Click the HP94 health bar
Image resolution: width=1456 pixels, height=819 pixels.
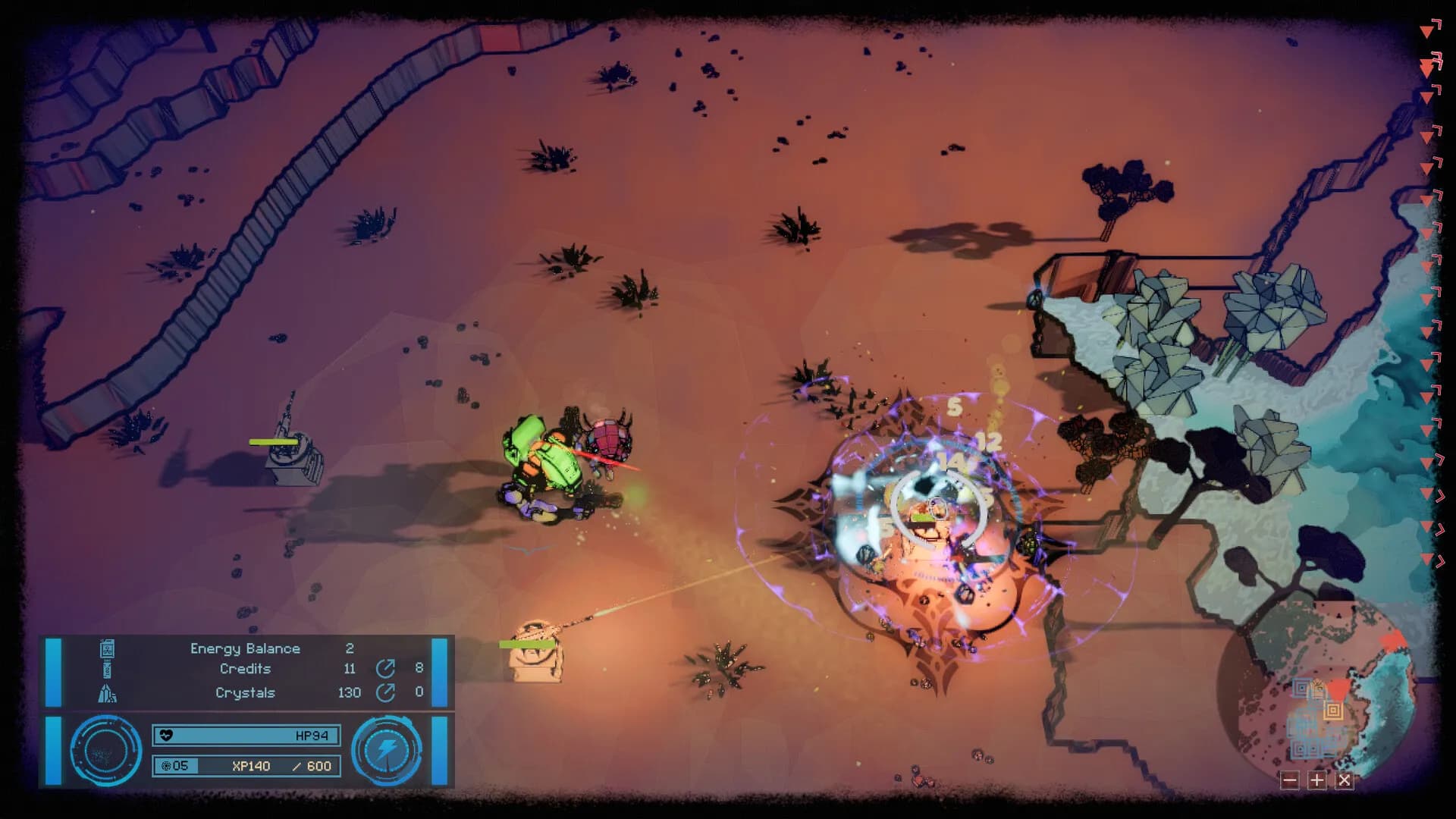coord(248,735)
